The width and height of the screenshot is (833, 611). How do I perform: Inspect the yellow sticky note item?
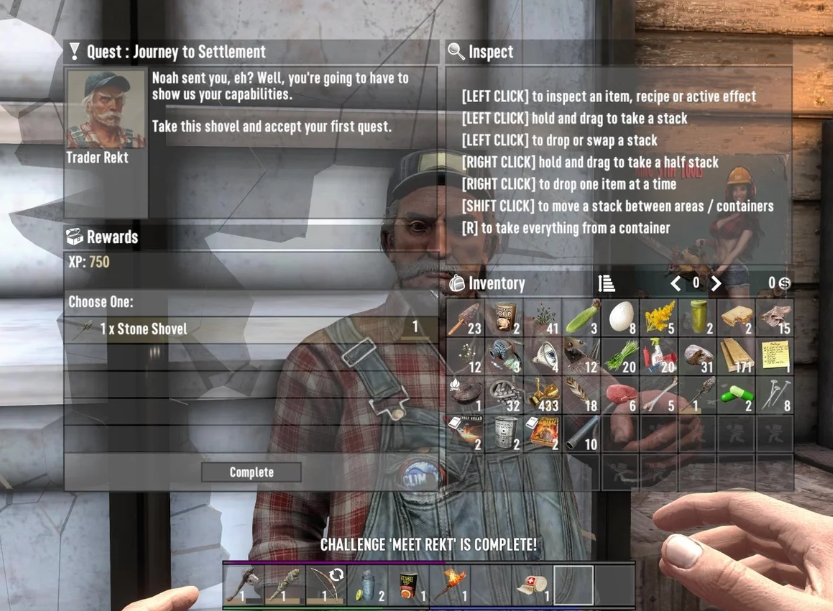(775, 357)
